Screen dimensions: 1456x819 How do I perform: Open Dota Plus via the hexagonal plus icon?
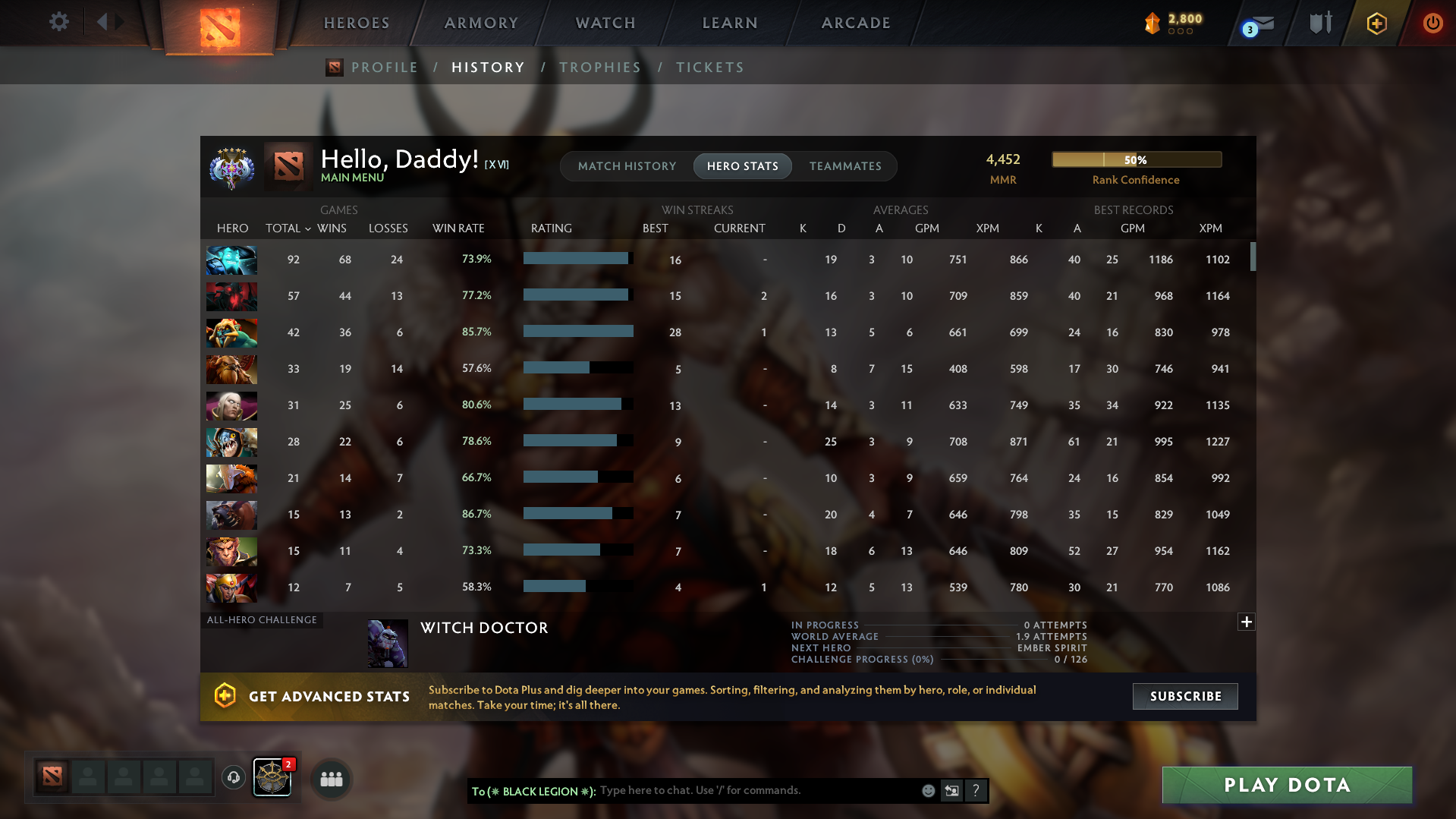click(x=1376, y=23)
